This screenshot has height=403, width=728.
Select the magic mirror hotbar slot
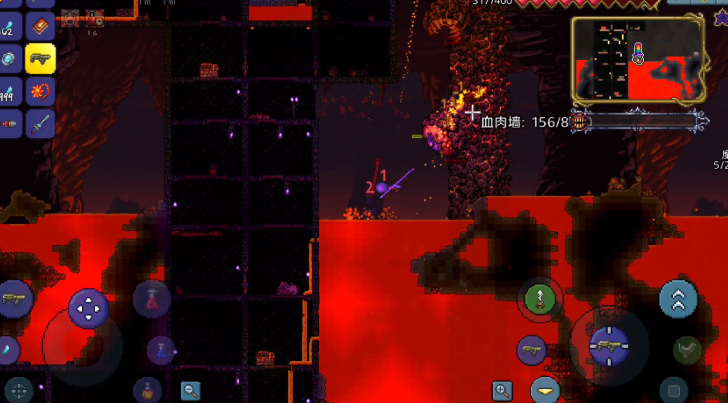(8, 59)
